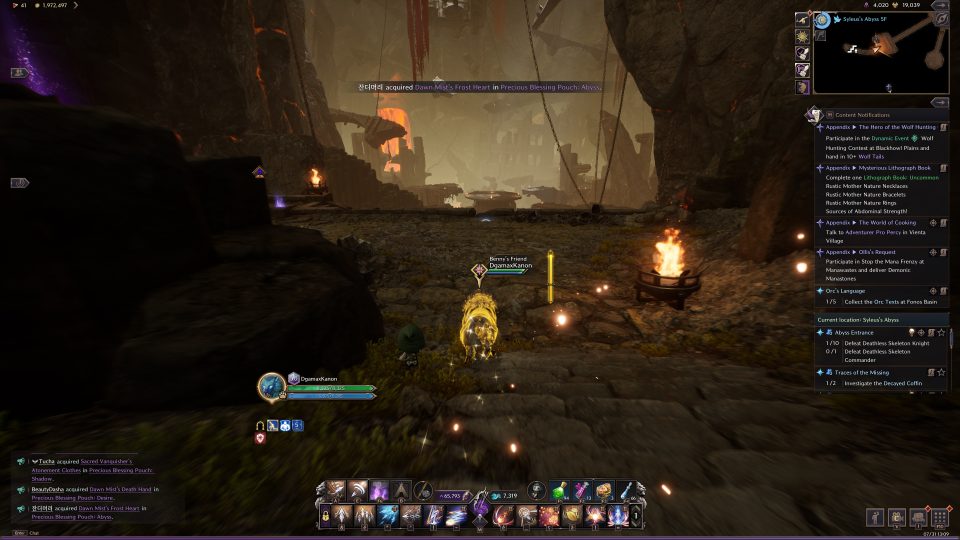Collapse the minimap using its arrow button
This screenshot has height=540, width=960.
click(x=940, y=102)
